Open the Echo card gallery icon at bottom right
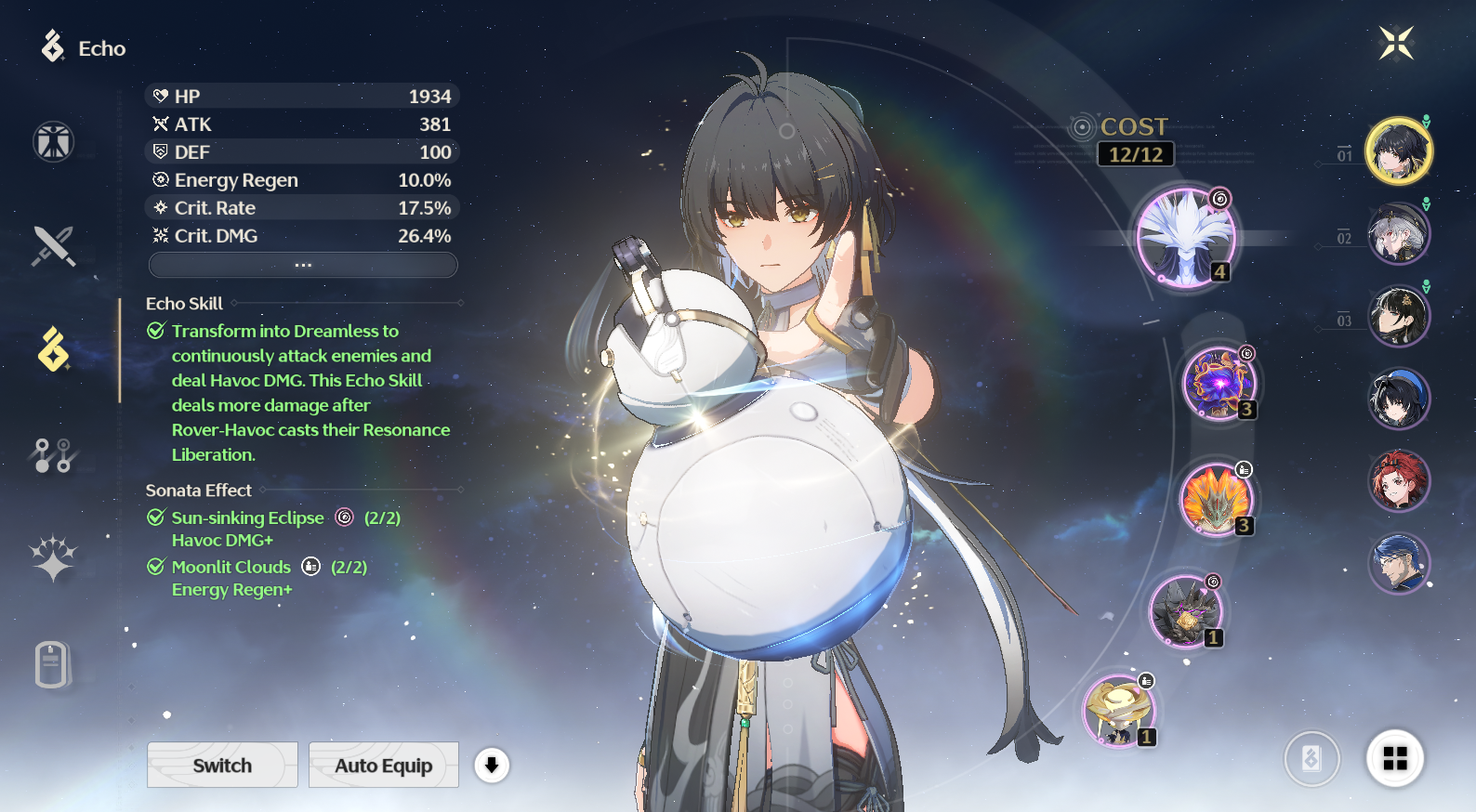1476x812 pixels. pos(1312,758)
